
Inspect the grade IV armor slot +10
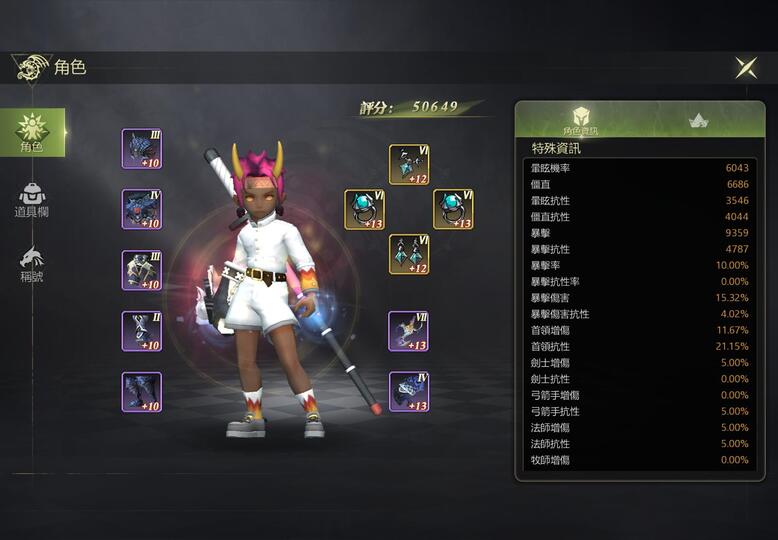click(141, 210)
